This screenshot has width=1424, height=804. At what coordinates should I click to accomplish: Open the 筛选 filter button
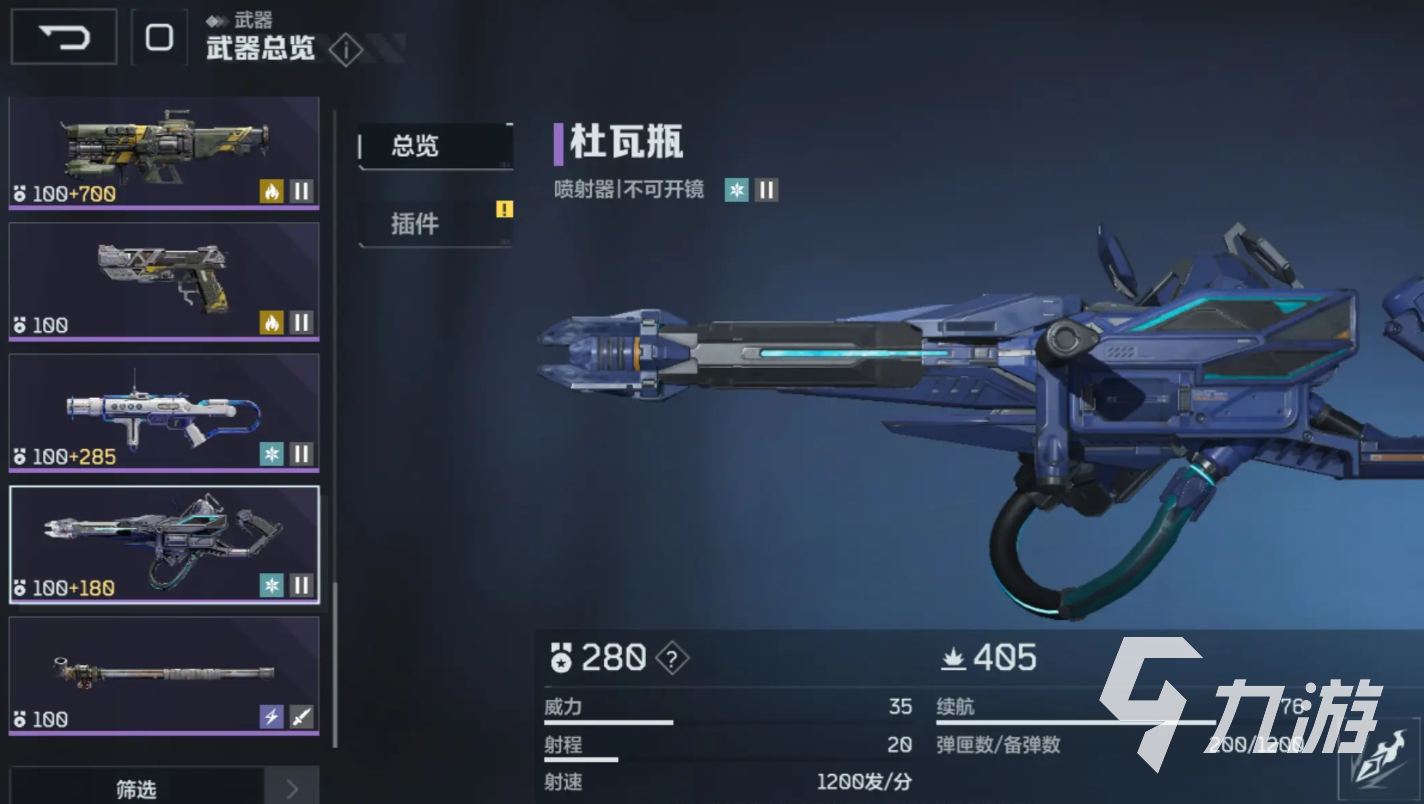click(x=136, y=789)
